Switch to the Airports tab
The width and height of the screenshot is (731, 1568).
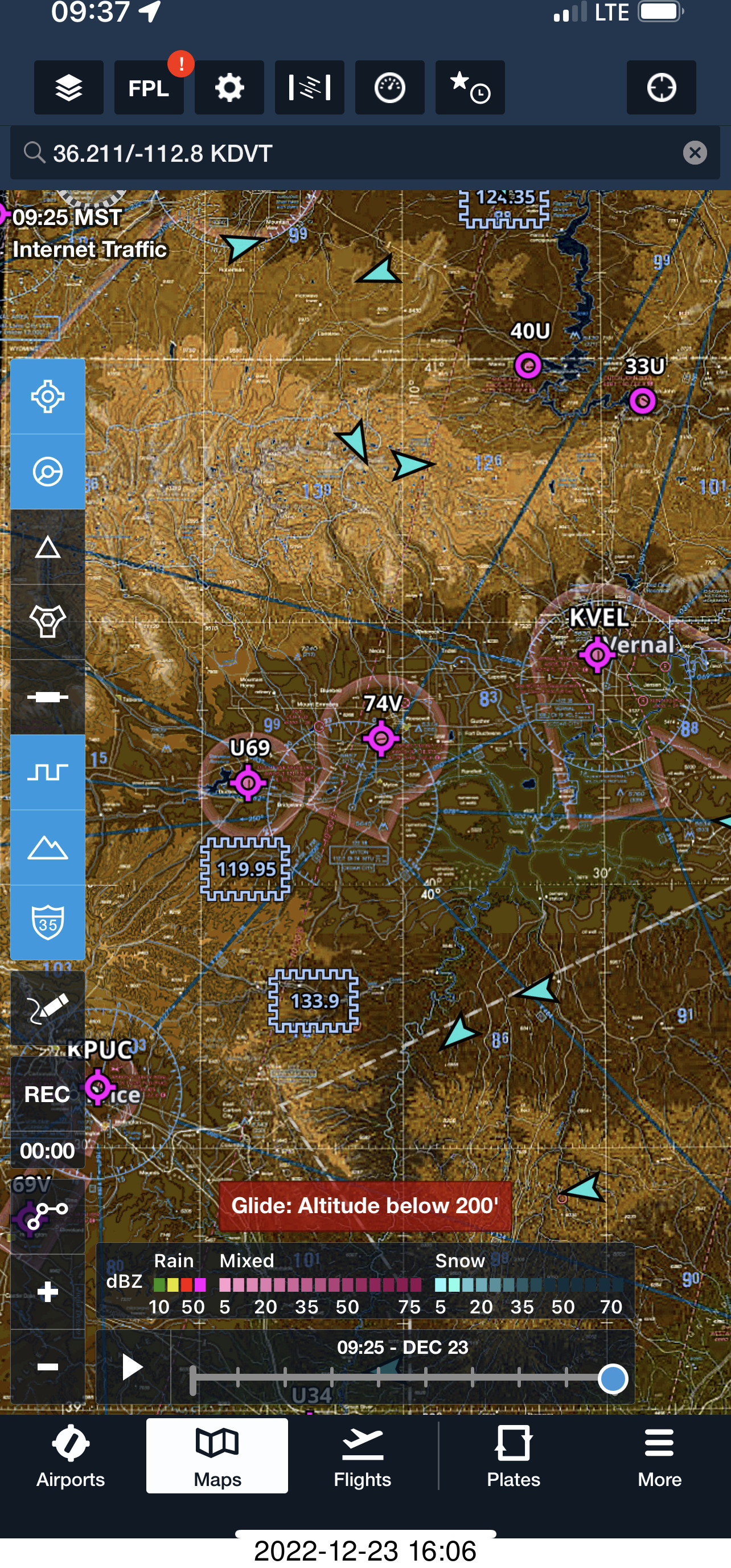point(71,1456)
